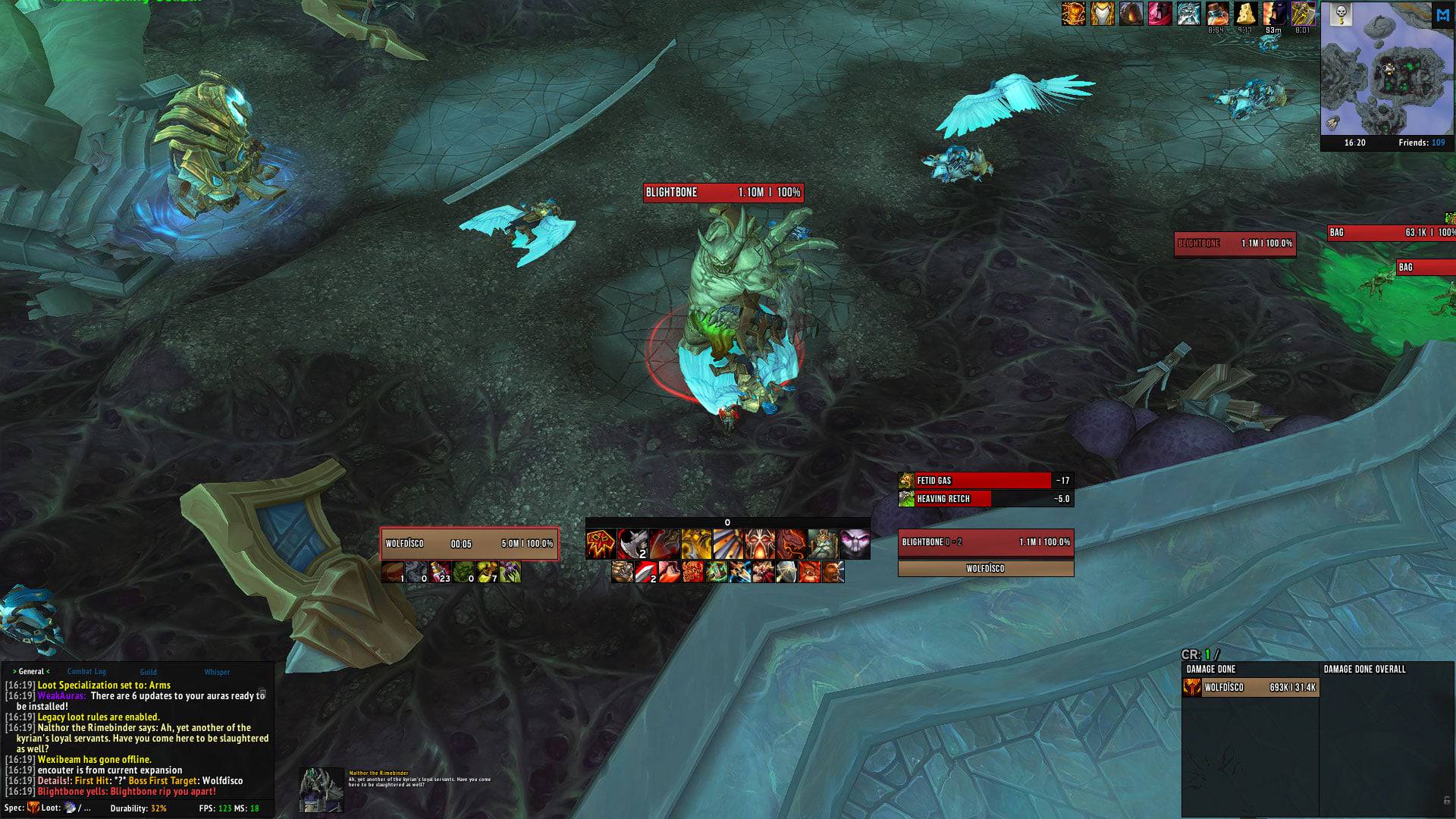The width and height of the screenshot is (1456, 819).
Task: Select the General chat tab
Action: pos(31,672)
